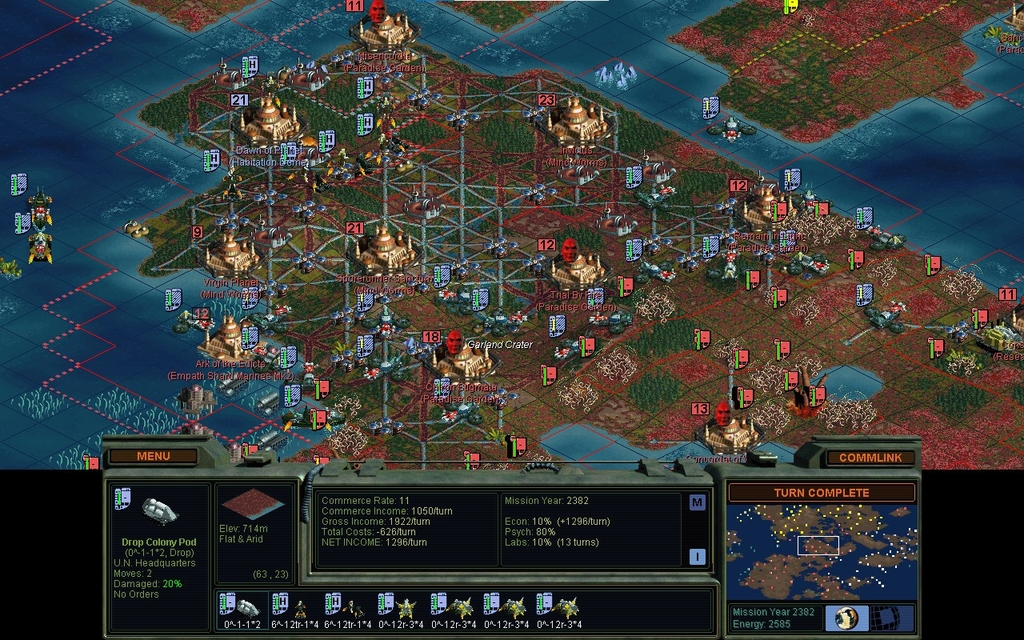Click the I button in info panel
The height and width of the screenshot is (640, 1024).
(697, 556)
